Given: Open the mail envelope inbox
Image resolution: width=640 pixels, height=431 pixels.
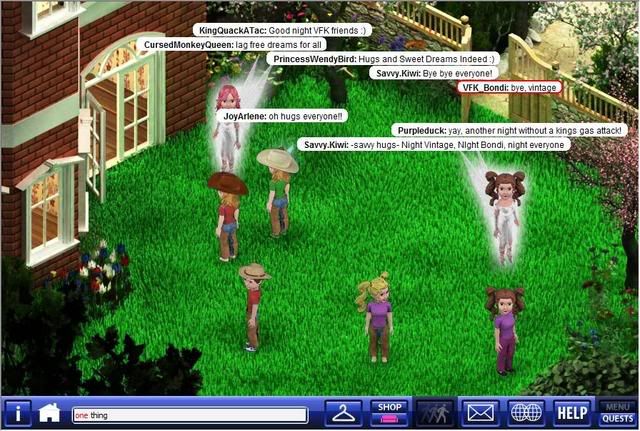Looking at the screenshot, I should [x=480, y=413].
